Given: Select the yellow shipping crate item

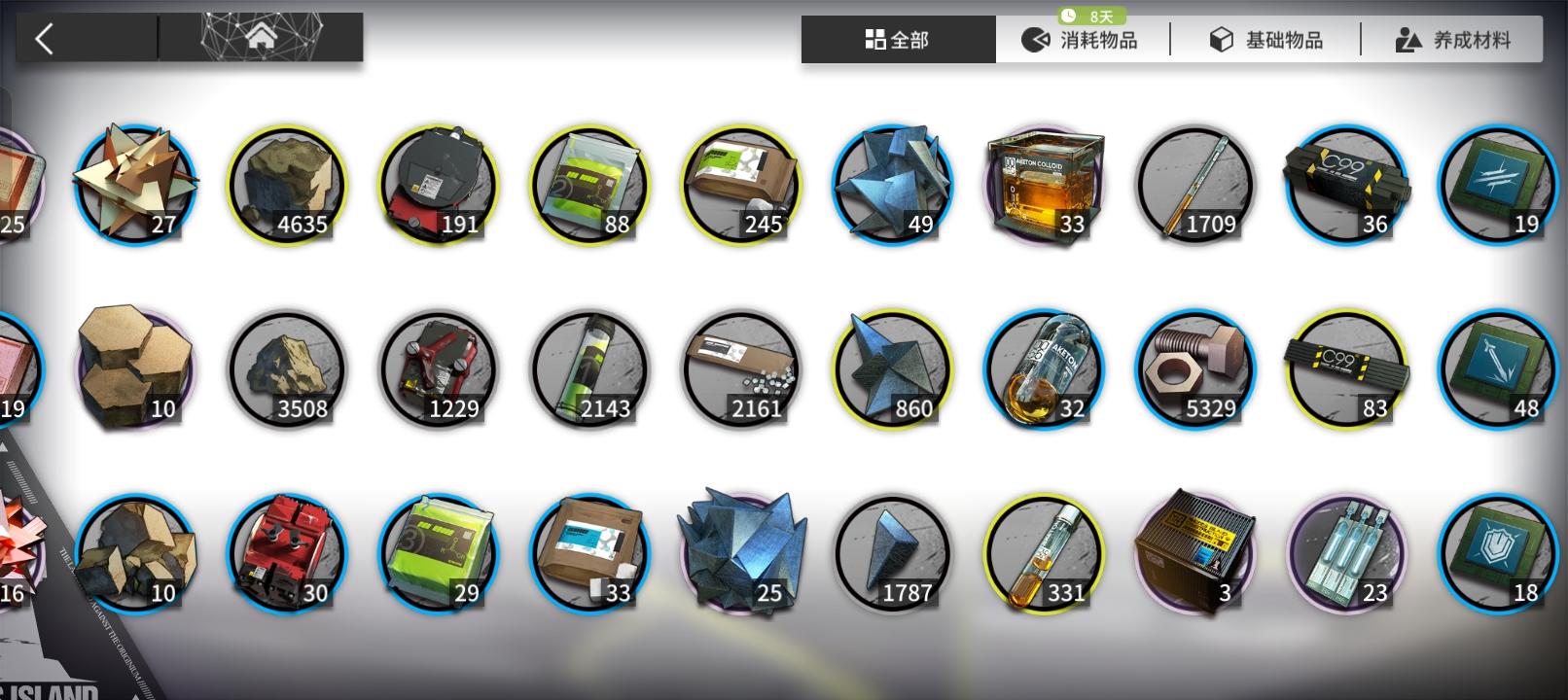Looking at the screenshot, I should [x=1194, y=552].
